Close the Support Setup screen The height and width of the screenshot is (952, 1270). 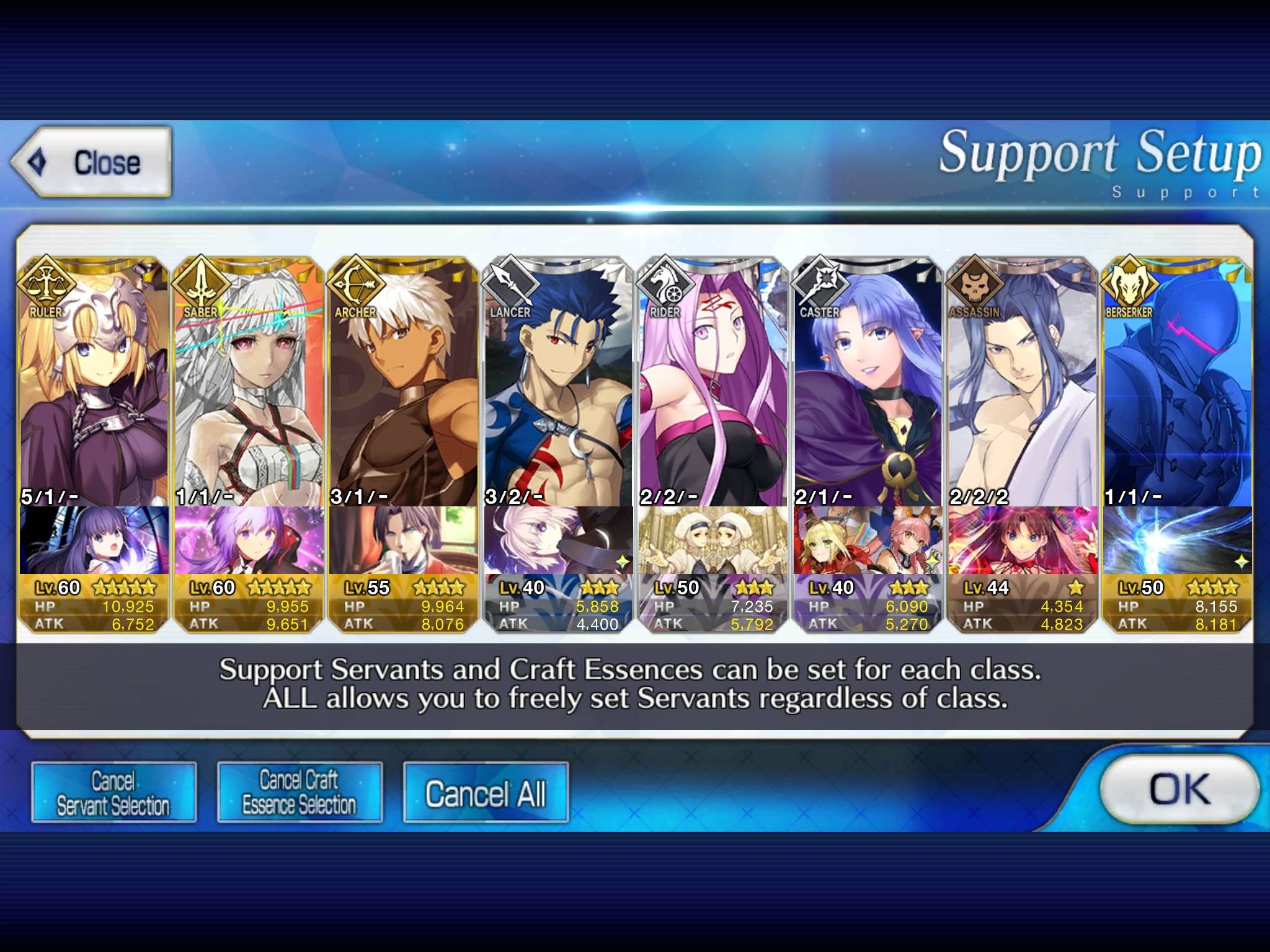pyautogui.click(x=91, y=162)
